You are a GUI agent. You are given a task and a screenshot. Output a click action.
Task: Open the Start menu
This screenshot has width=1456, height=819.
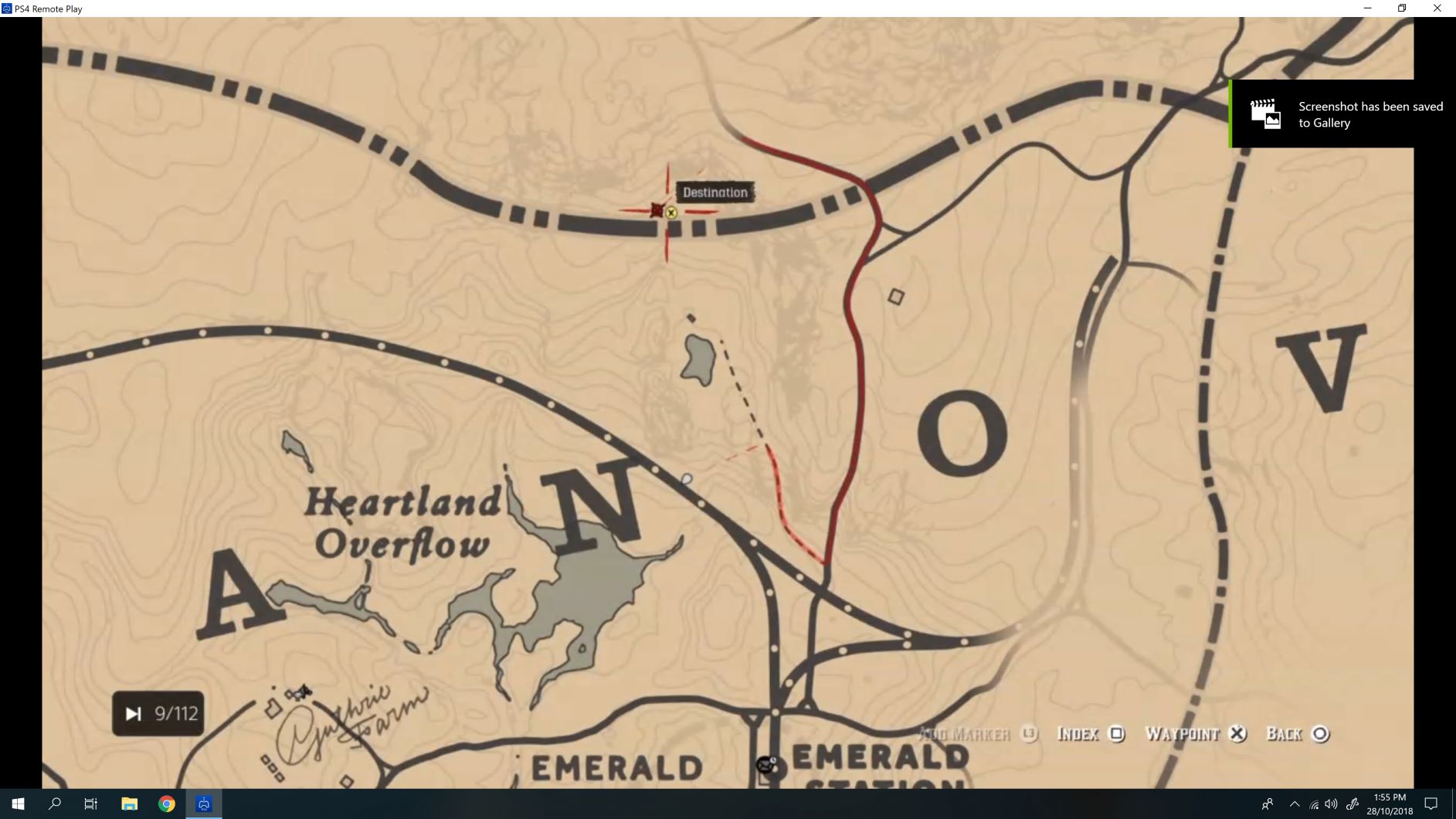point(16,804)
